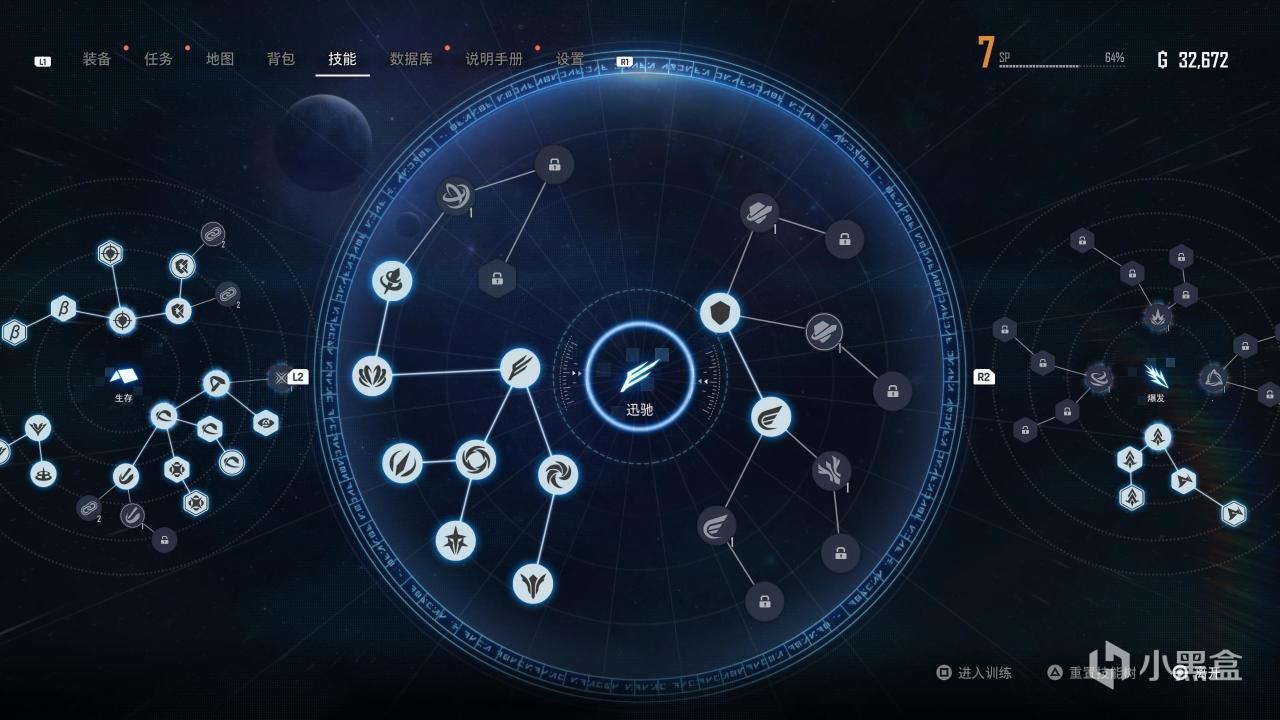Screen dimensions: 1280x720
Task: Open the 数据库 tab
Action: [x=411, y=58]
